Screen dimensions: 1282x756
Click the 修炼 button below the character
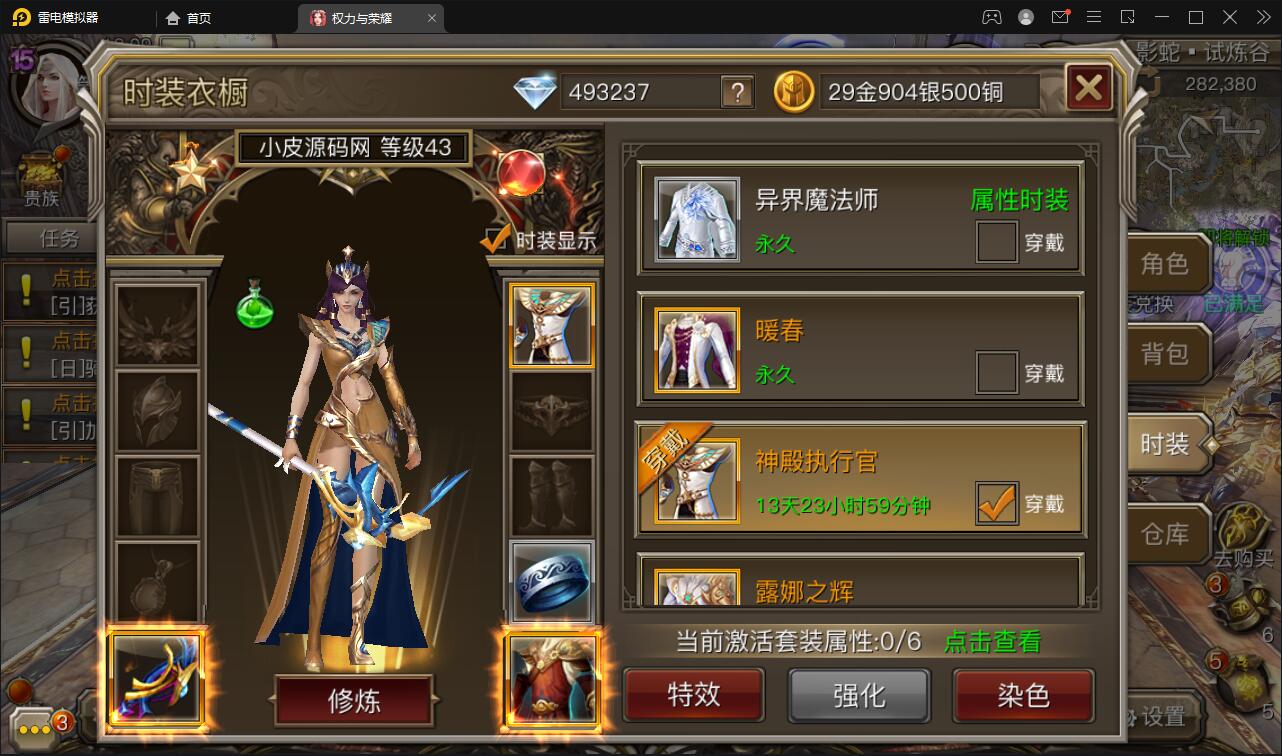[x=355, y=700]
